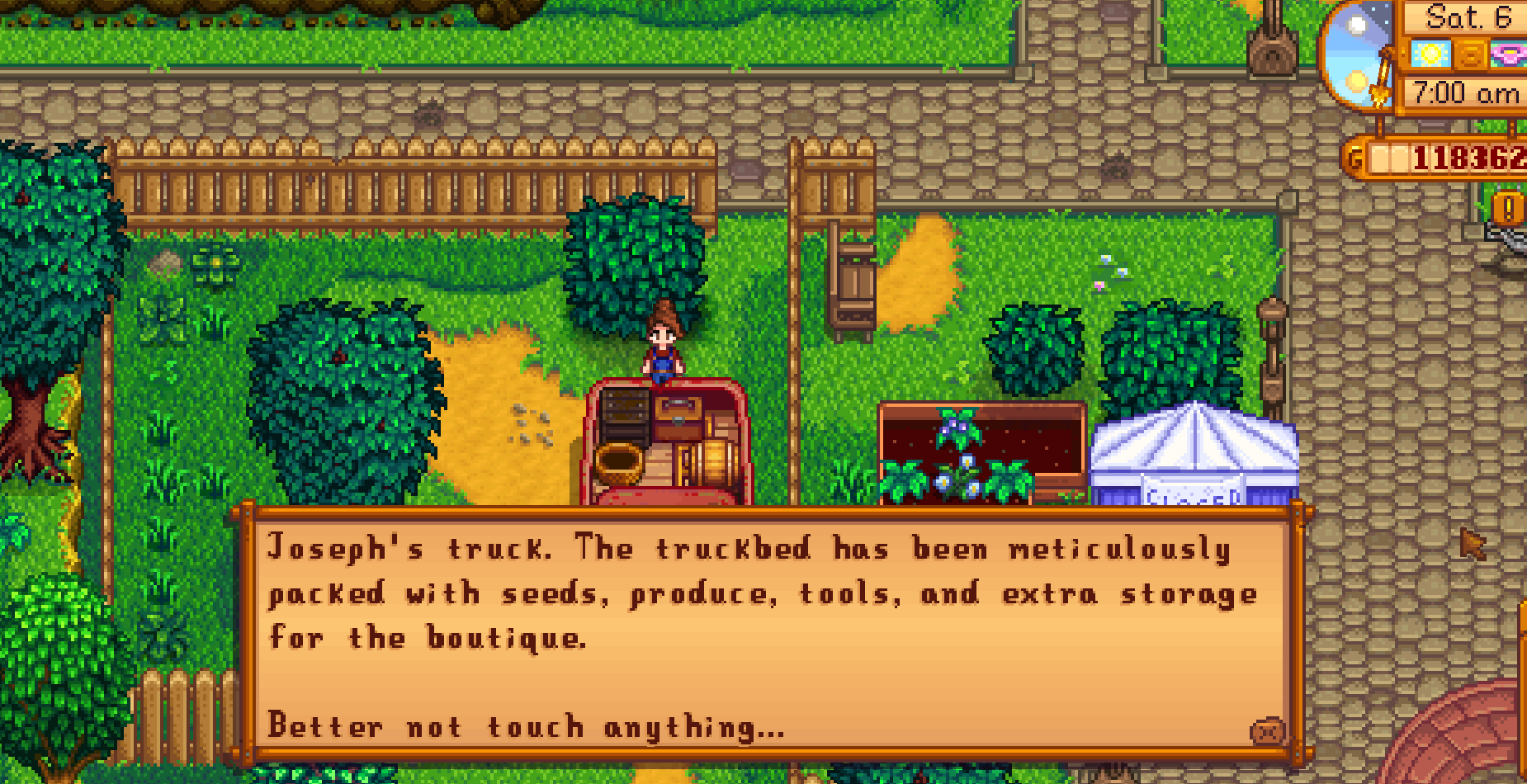Image resolution: width=1527 pixels, height=784 pixels.
Task: Click the '7:00 am' time label
Action: pos(1463,91)
